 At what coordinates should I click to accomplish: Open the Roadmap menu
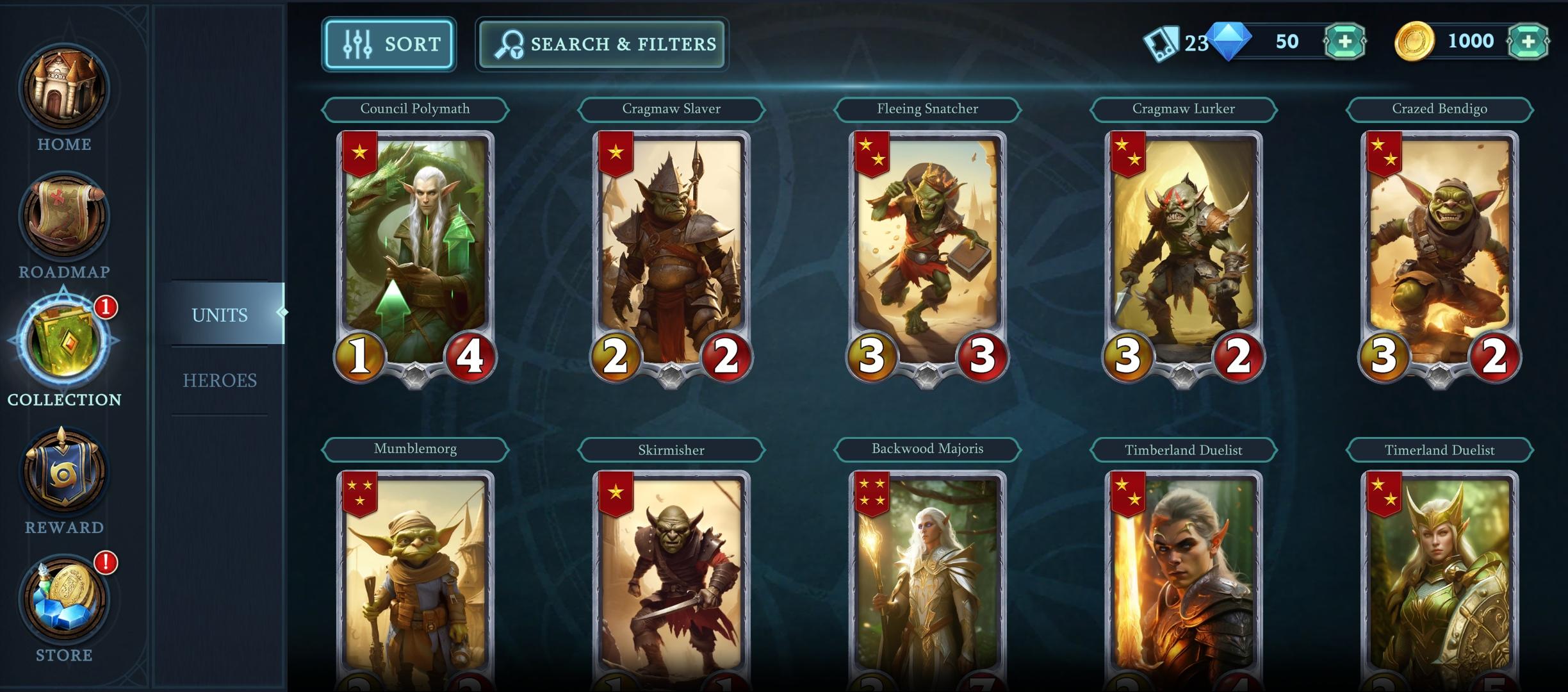click(x=64, y=224)
